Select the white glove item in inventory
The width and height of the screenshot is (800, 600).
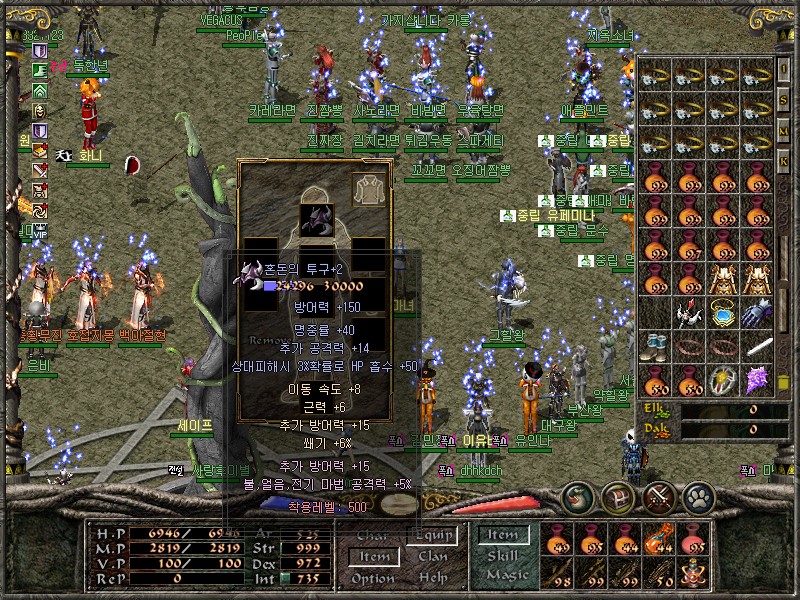click(757, 312)
